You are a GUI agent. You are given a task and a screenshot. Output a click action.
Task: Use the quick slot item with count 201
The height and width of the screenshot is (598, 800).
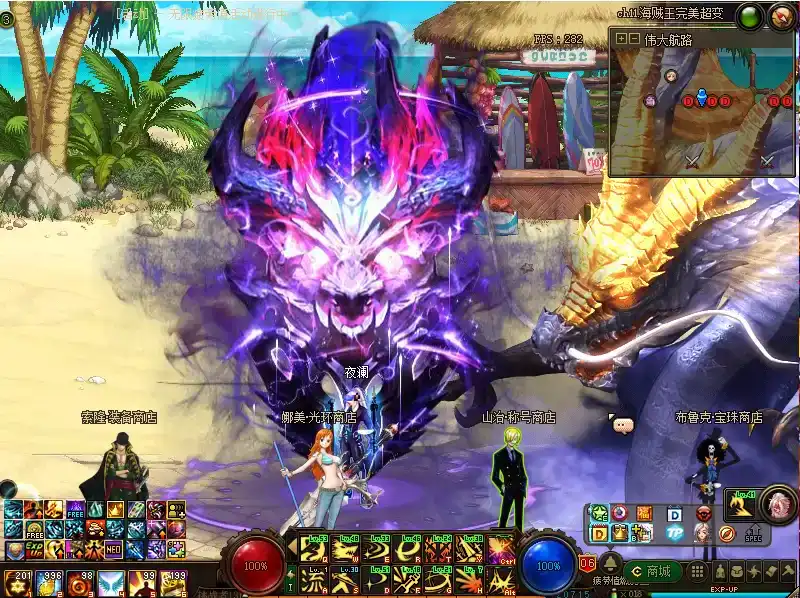point(16,581)
